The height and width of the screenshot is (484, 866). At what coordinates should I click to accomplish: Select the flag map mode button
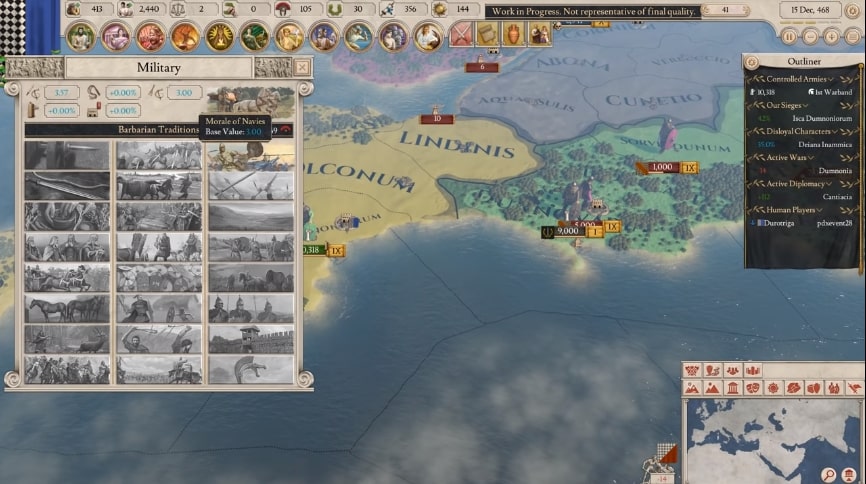[x=855, y=387]
